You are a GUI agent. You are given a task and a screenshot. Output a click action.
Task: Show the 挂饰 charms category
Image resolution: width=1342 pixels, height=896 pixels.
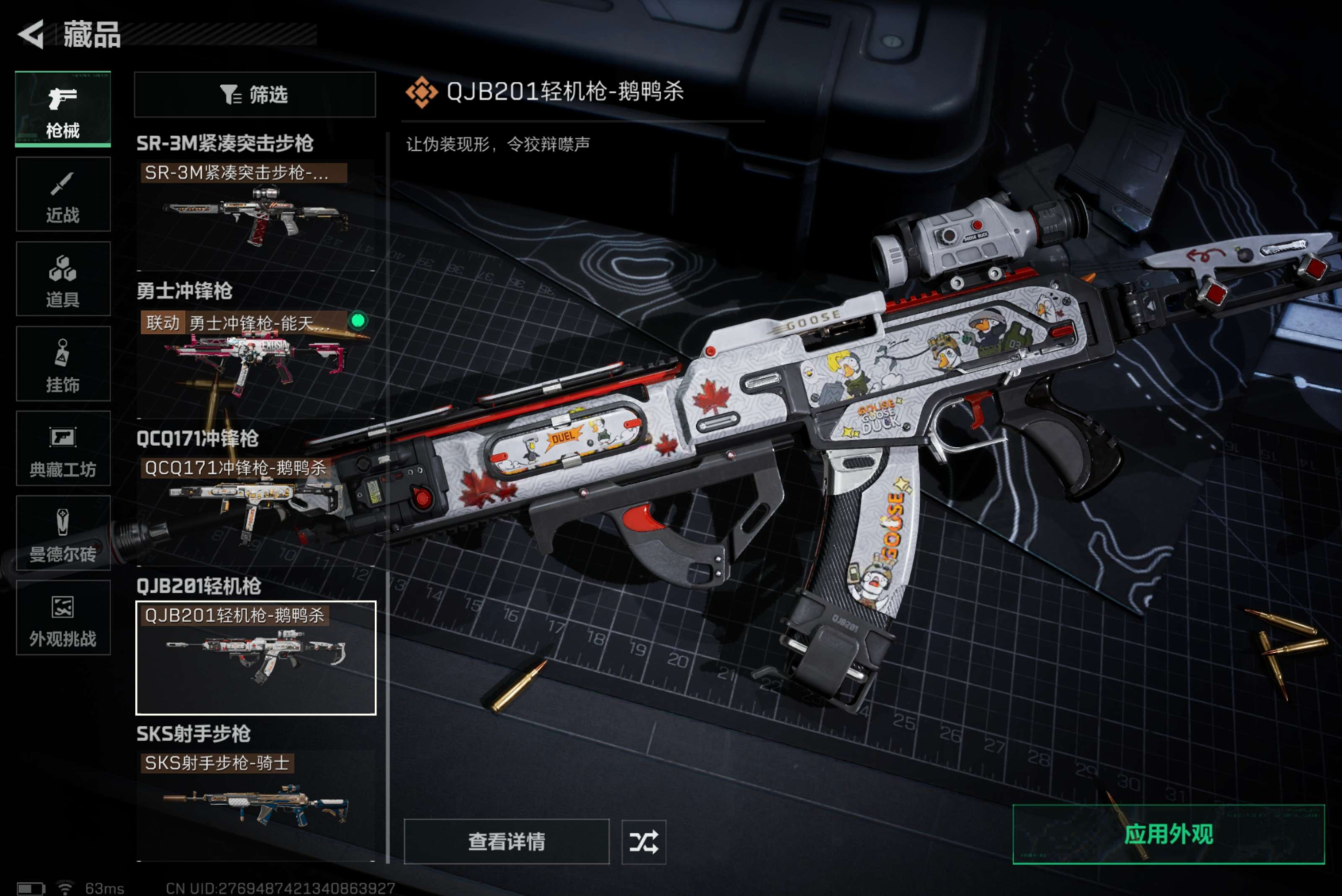63,364
